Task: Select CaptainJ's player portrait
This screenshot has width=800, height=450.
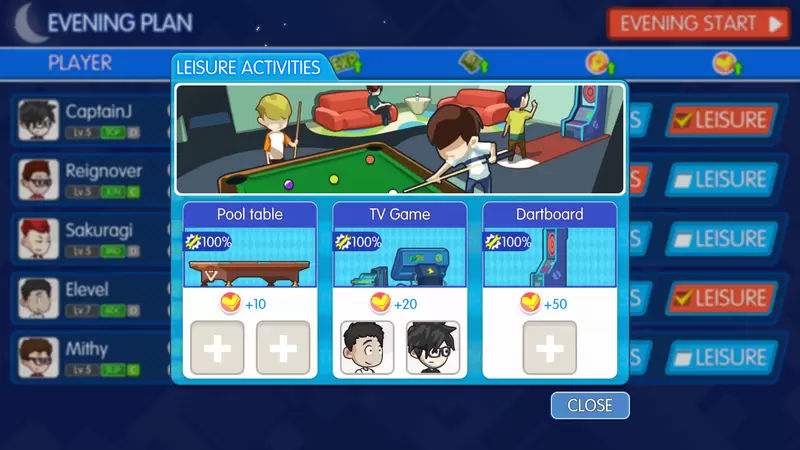Action: (x=38, y=121)
